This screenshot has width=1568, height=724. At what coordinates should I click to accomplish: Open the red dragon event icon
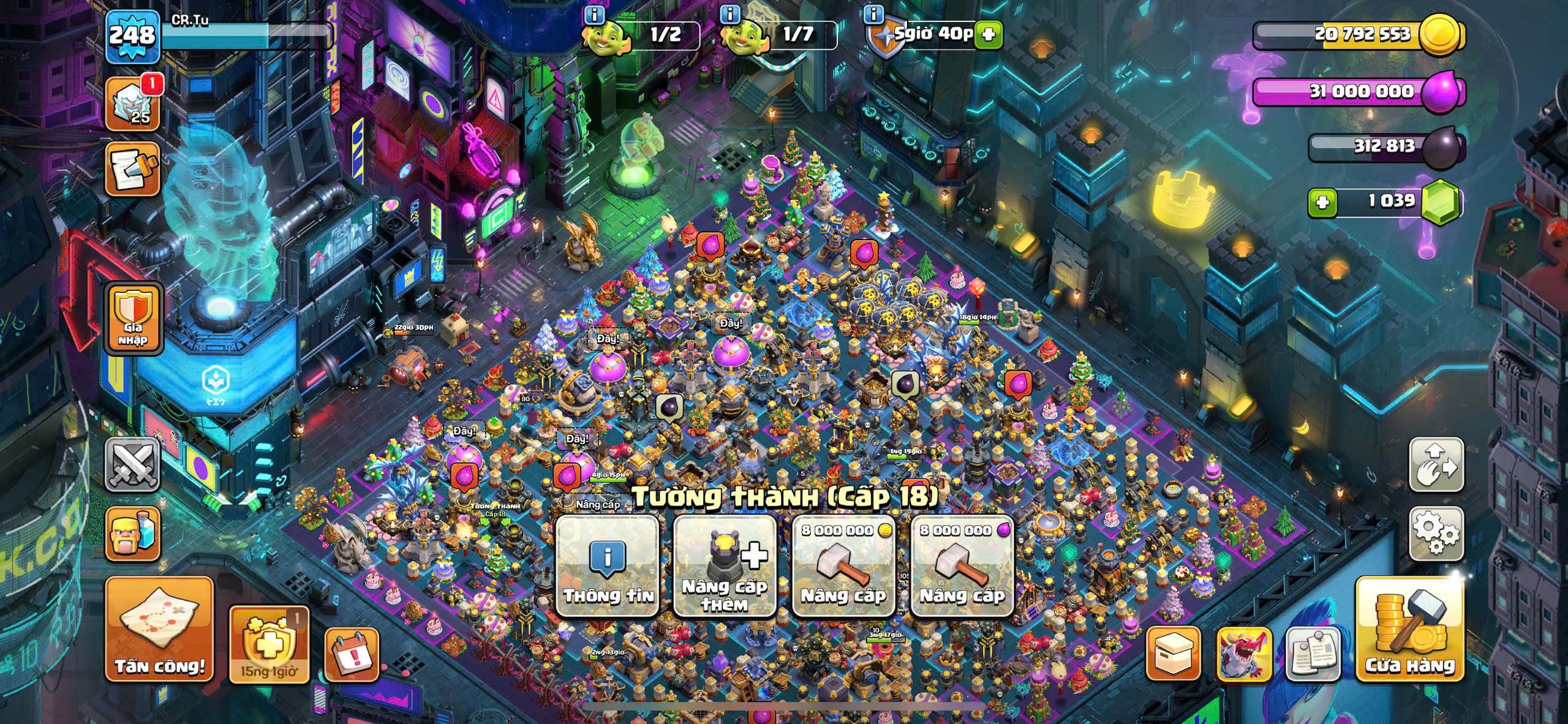click(1244, 654)
